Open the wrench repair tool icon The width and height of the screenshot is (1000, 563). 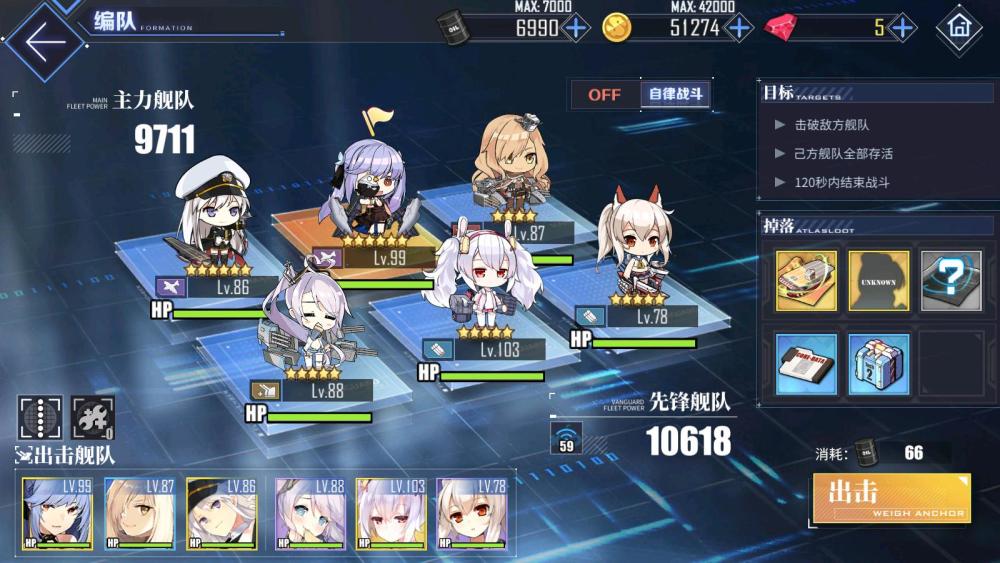point(93,417)
